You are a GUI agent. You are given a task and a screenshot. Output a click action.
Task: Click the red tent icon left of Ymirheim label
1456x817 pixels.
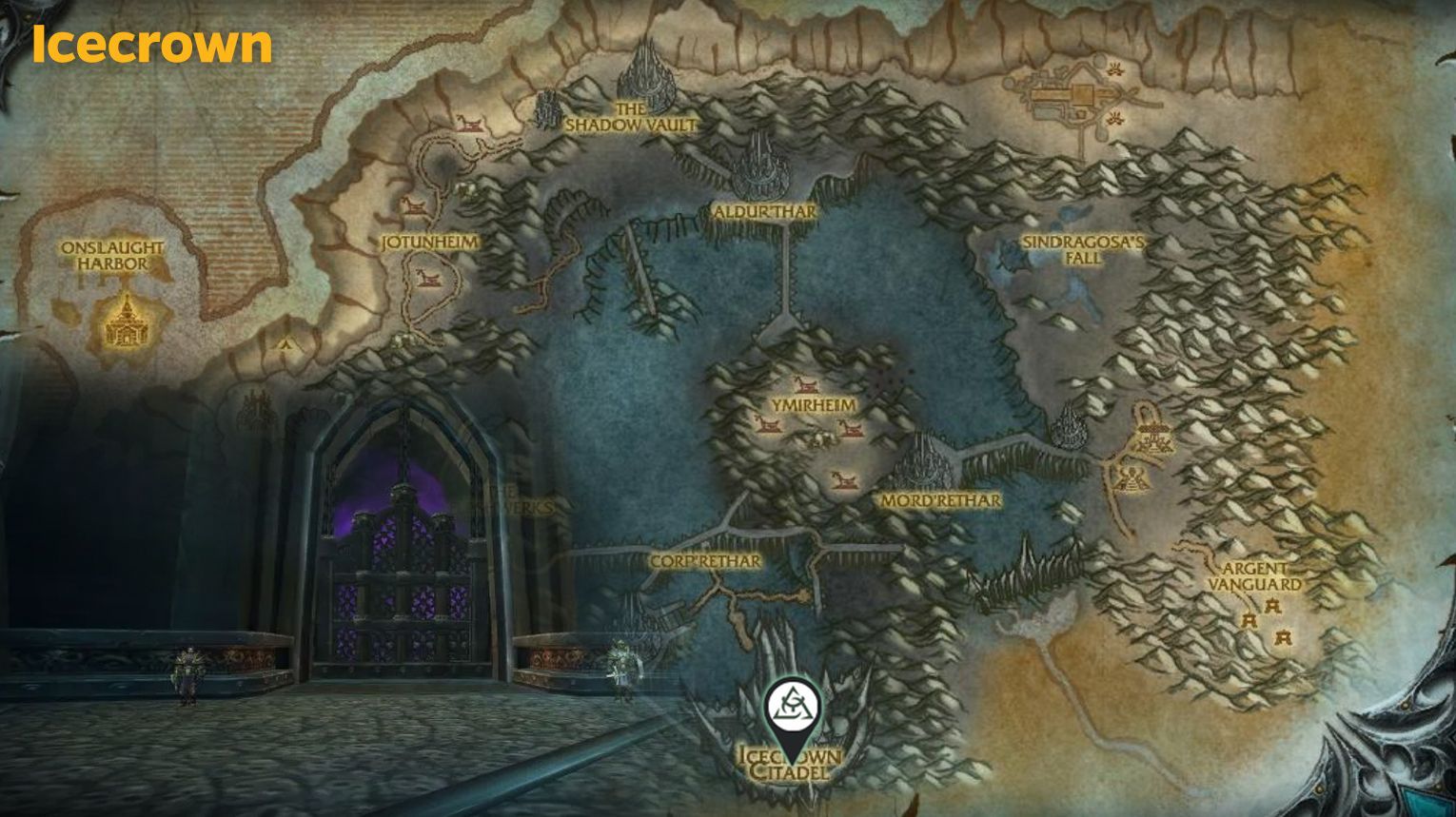point(767,426)
